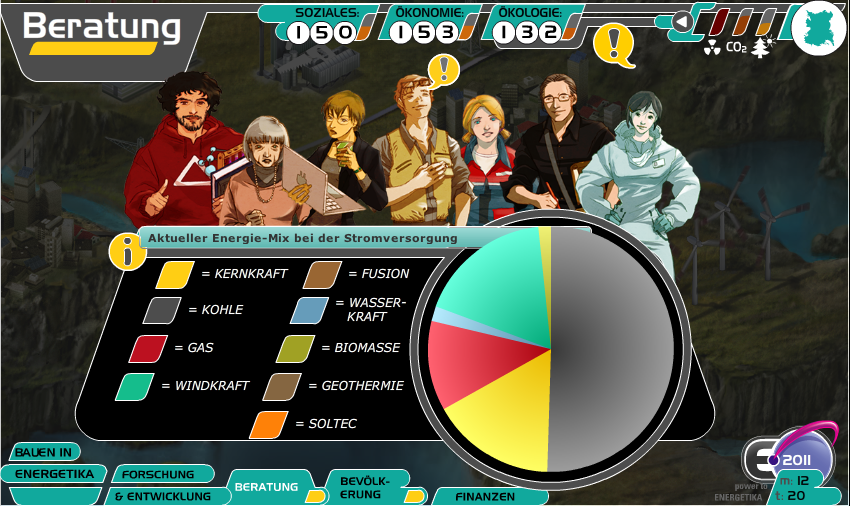
Task: Click the yellow info icon beside Energie-Mix
Action: click(x=127, y=252)
